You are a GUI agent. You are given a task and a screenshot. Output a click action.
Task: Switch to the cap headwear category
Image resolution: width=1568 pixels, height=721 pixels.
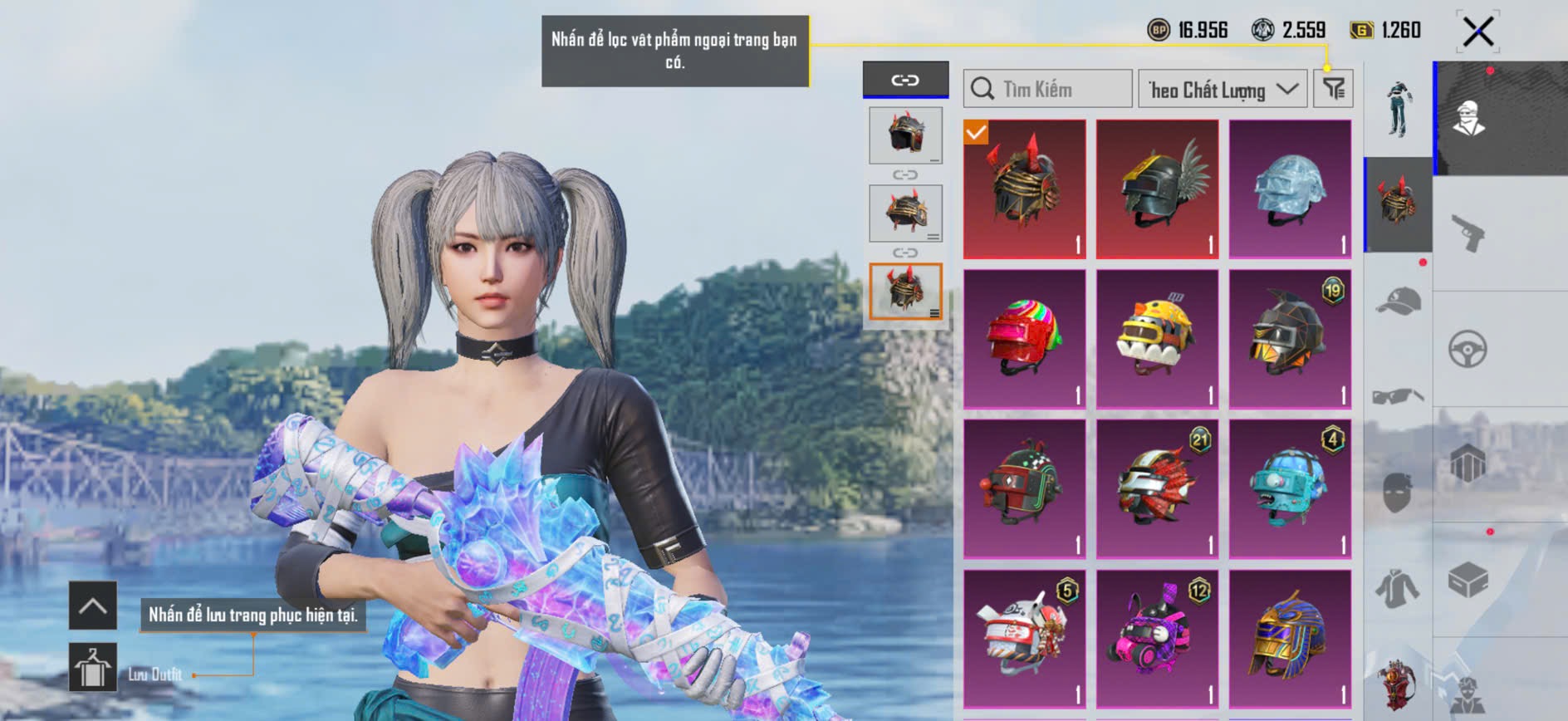pos(1398,302)
